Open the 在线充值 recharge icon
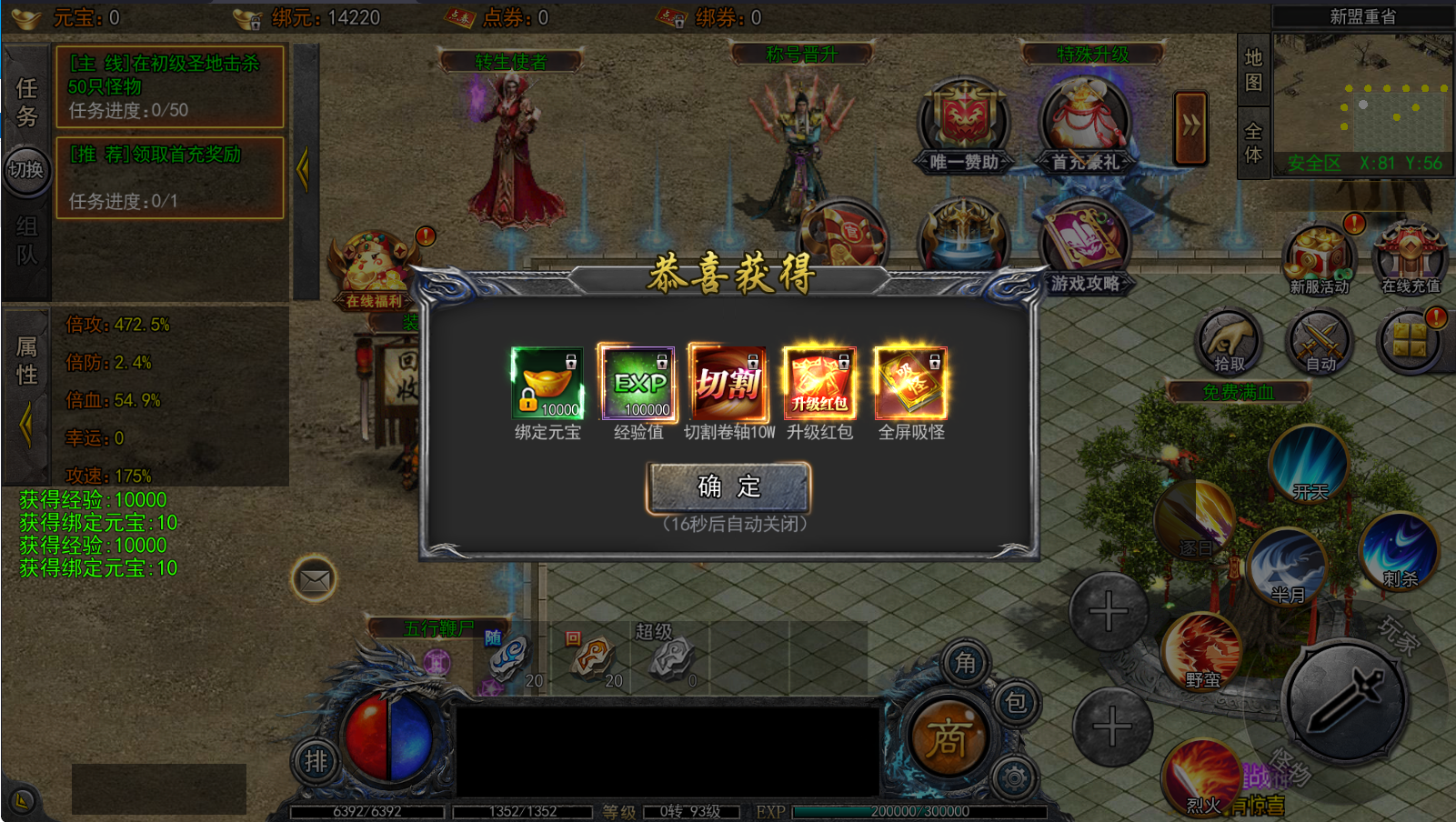This screenshot has width=1456, height=822. [1410, 259]
